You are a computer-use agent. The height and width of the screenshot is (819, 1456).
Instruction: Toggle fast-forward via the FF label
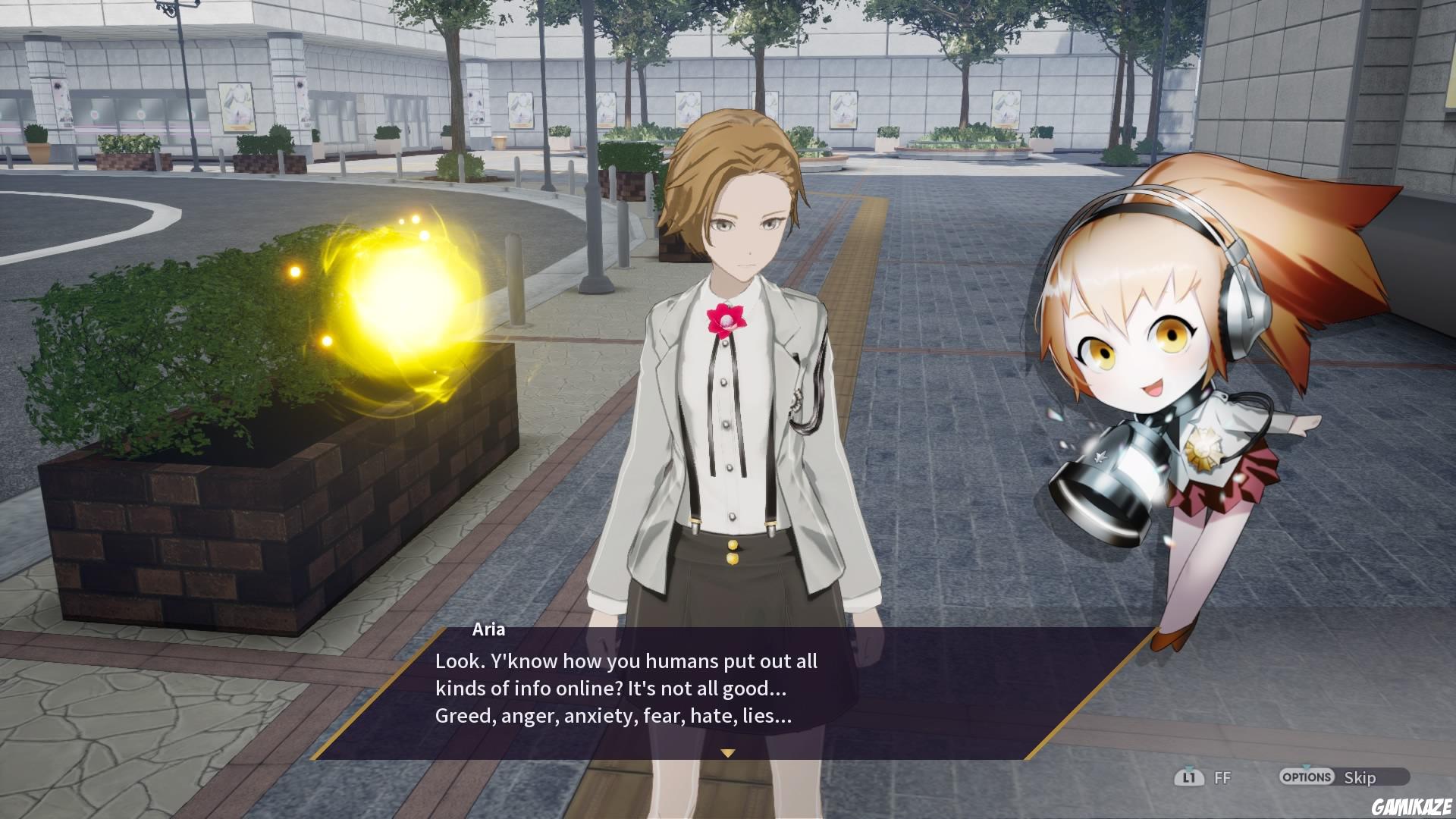tap(1222, 777)
